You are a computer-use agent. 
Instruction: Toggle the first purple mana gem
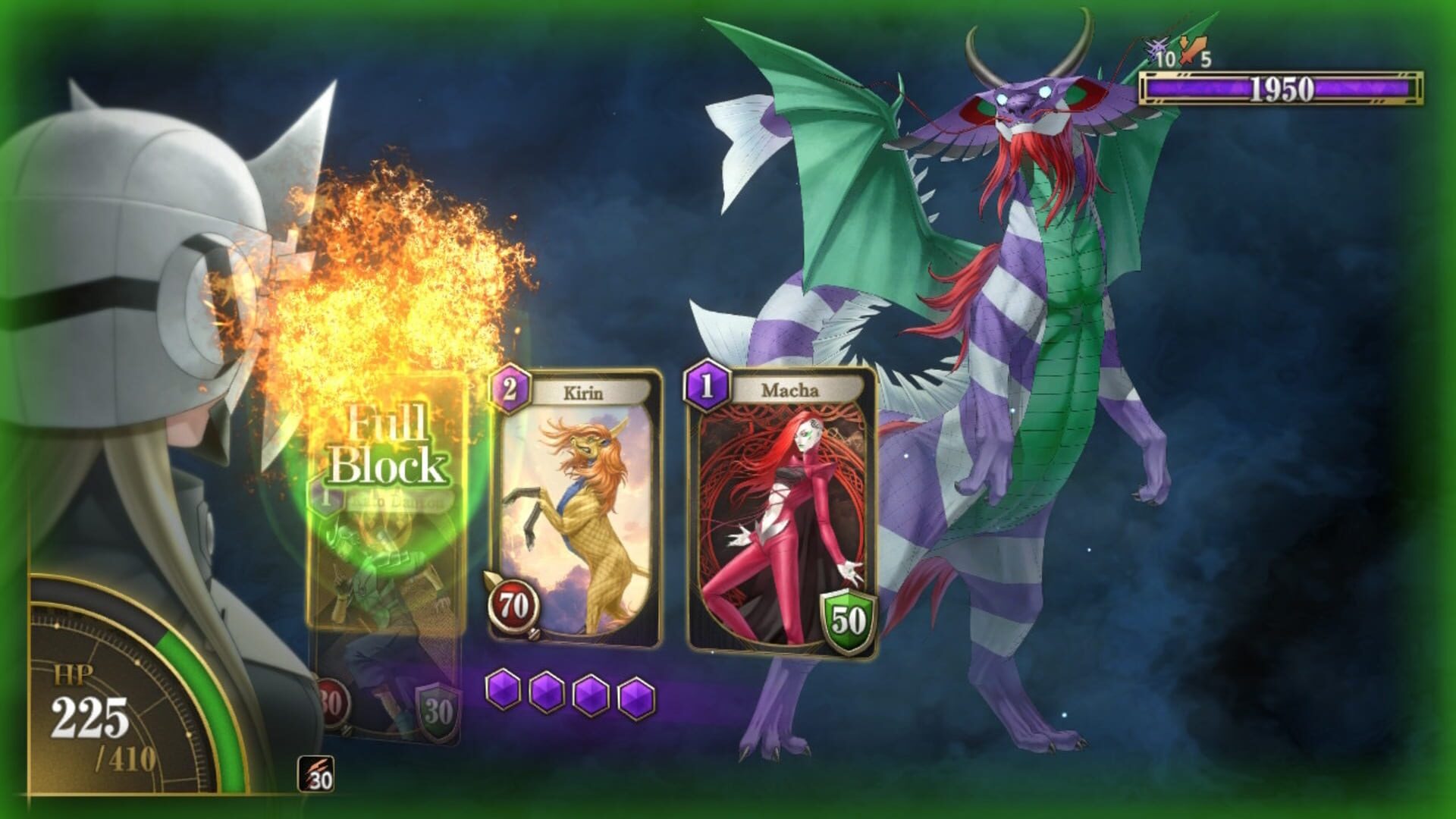point(502,689)
